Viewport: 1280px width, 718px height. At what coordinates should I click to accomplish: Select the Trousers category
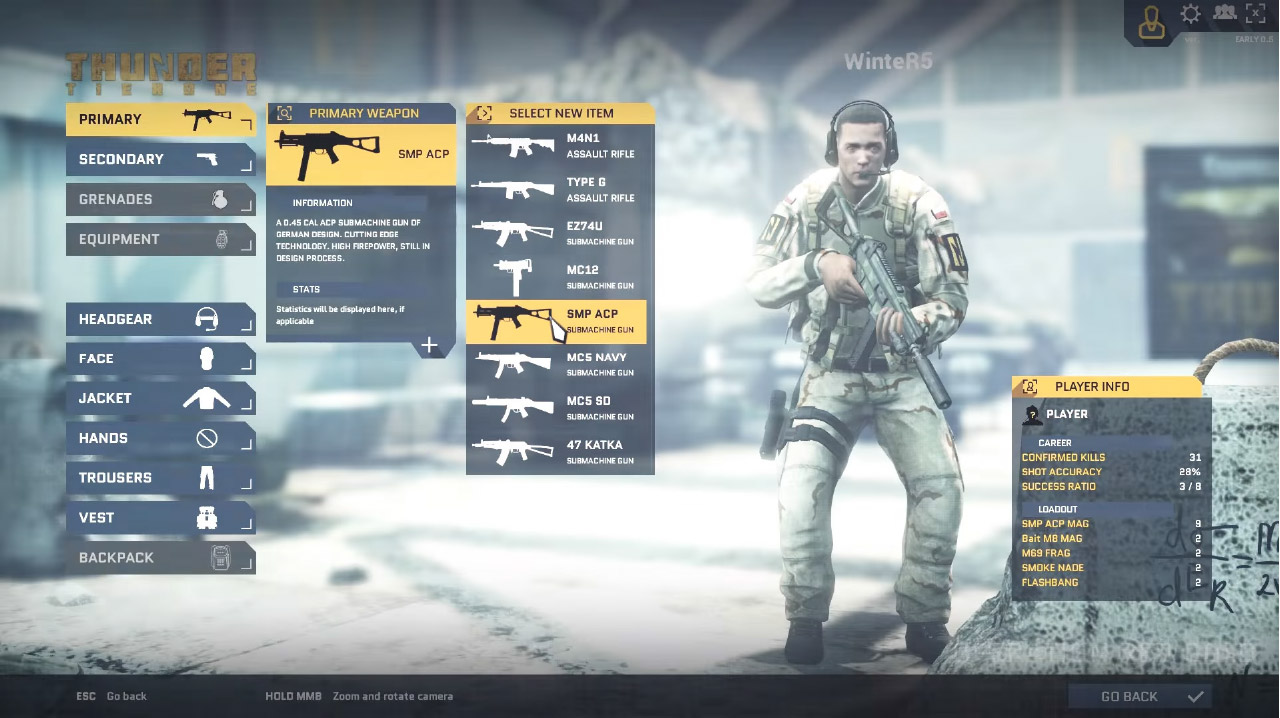click(160, 478)
